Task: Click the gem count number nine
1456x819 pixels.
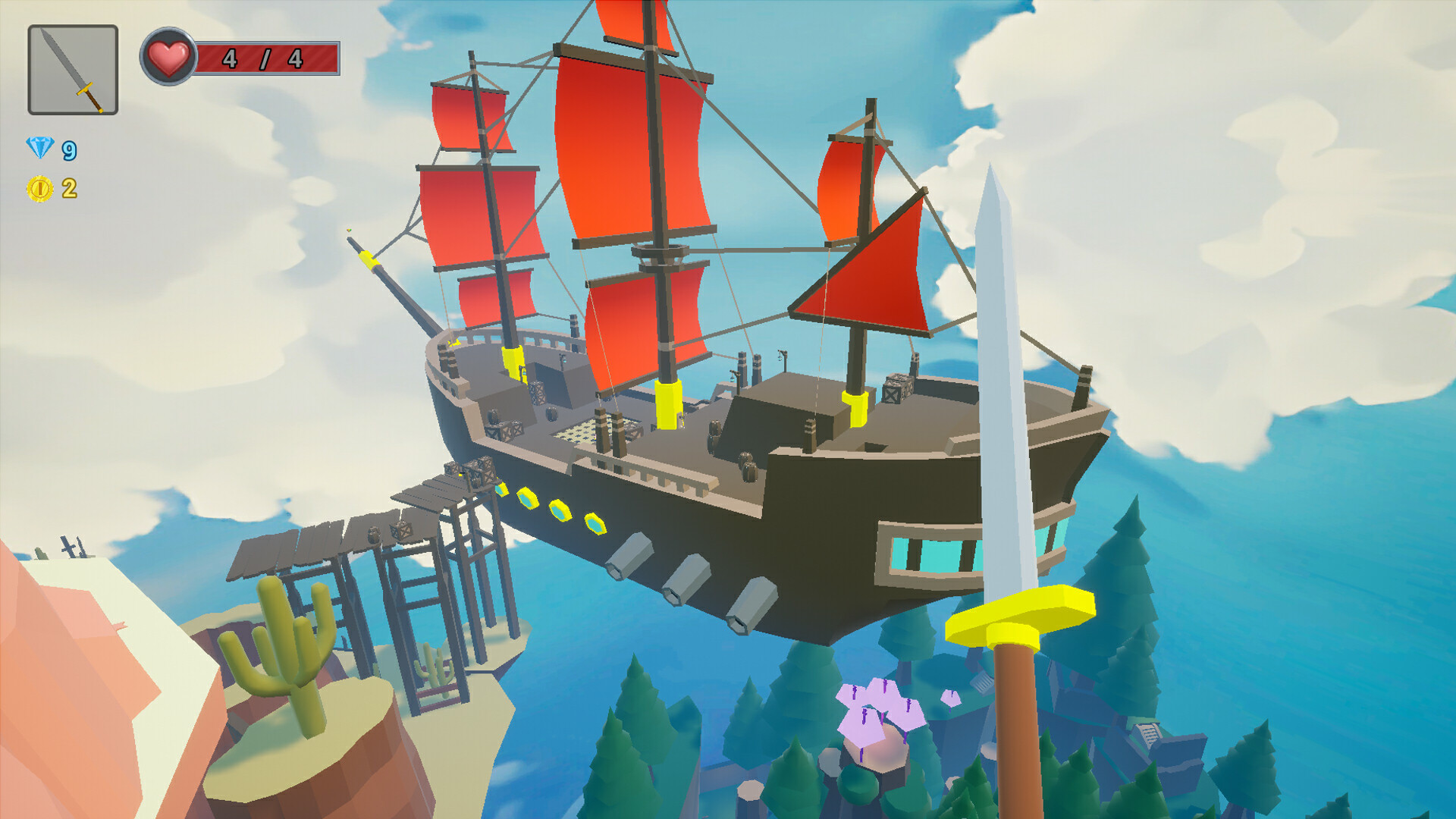Action: coord(68,150)
